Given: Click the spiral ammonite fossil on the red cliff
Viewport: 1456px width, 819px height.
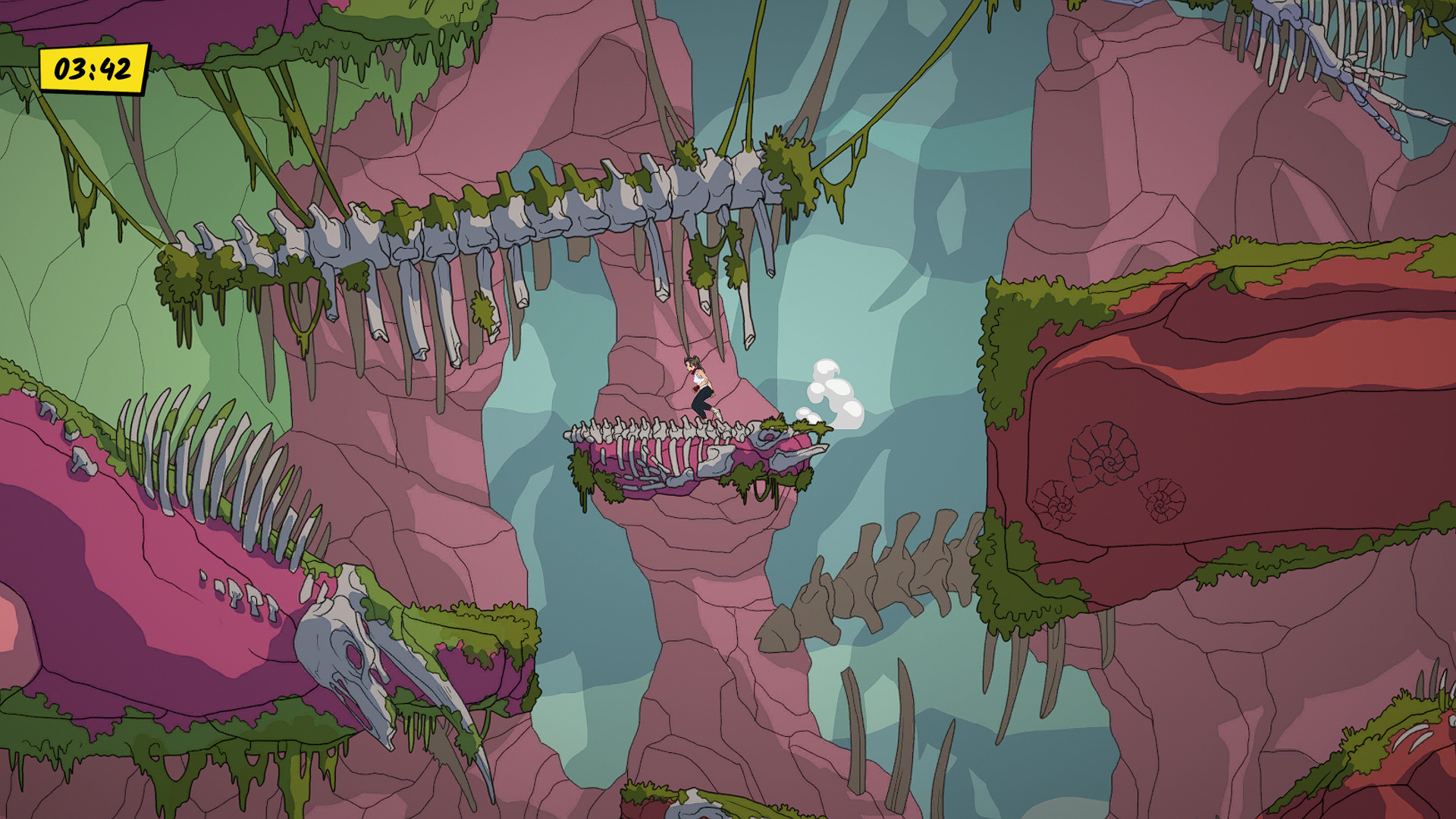Looking at the screenshot, I should [1103, 455].
